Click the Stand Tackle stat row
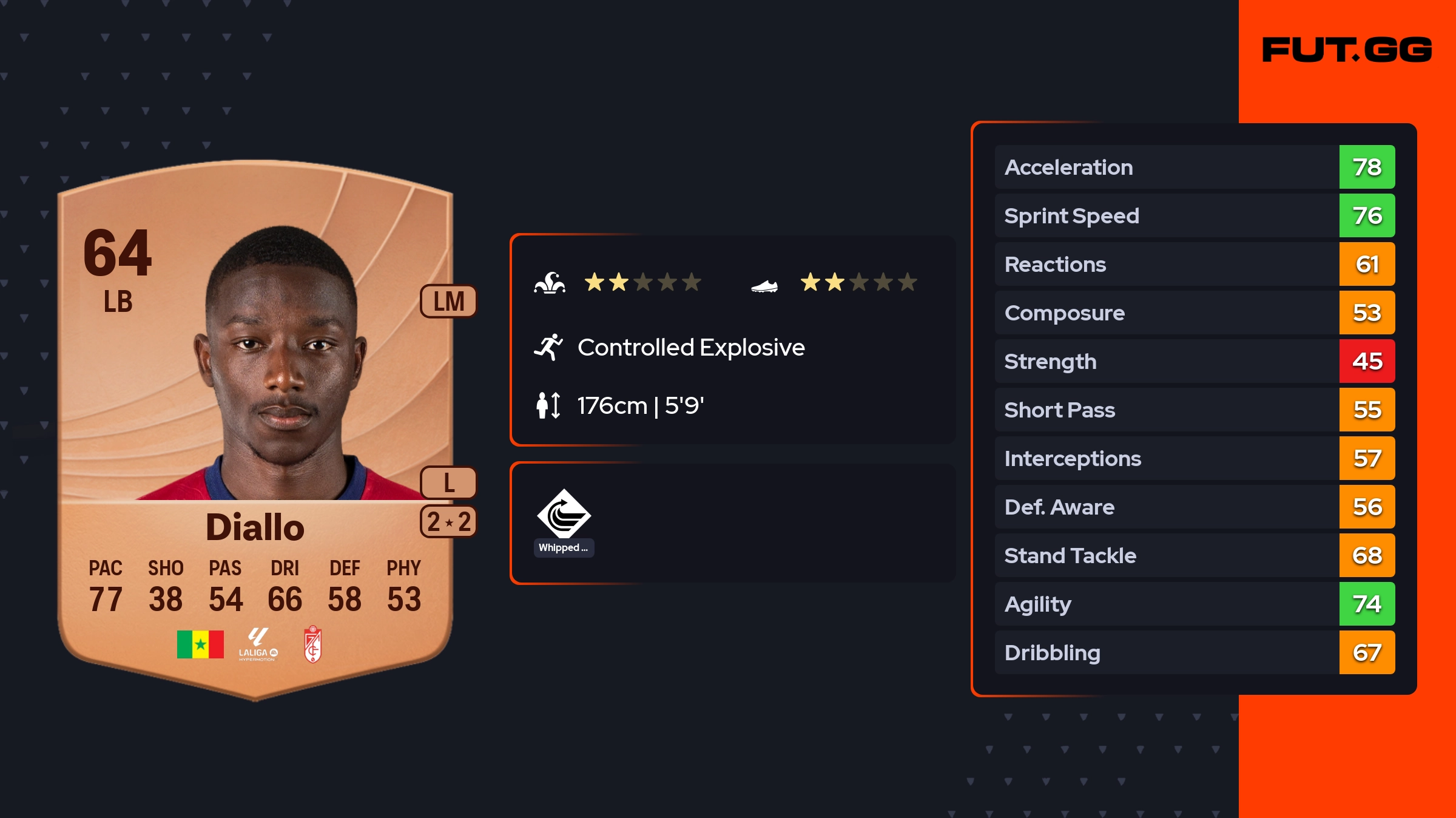The image size is (1456, 818). coord(1194,555)
